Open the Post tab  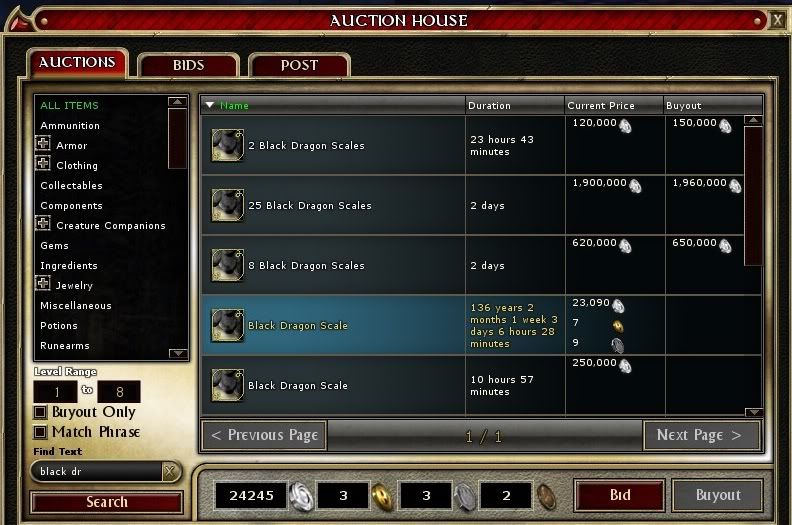coord(299,66)
